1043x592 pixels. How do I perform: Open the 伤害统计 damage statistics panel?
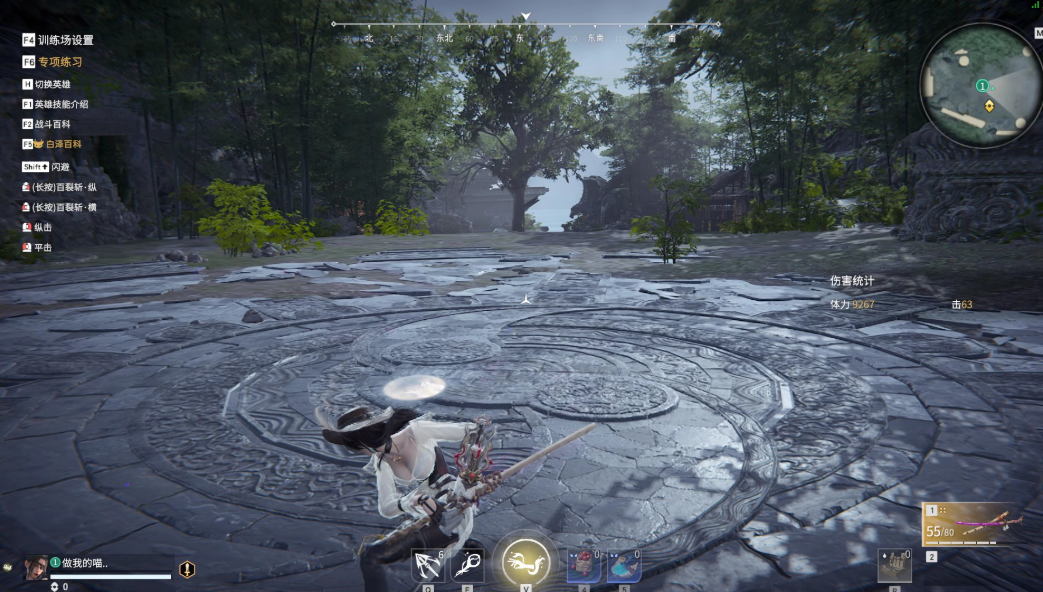point(851,281)
